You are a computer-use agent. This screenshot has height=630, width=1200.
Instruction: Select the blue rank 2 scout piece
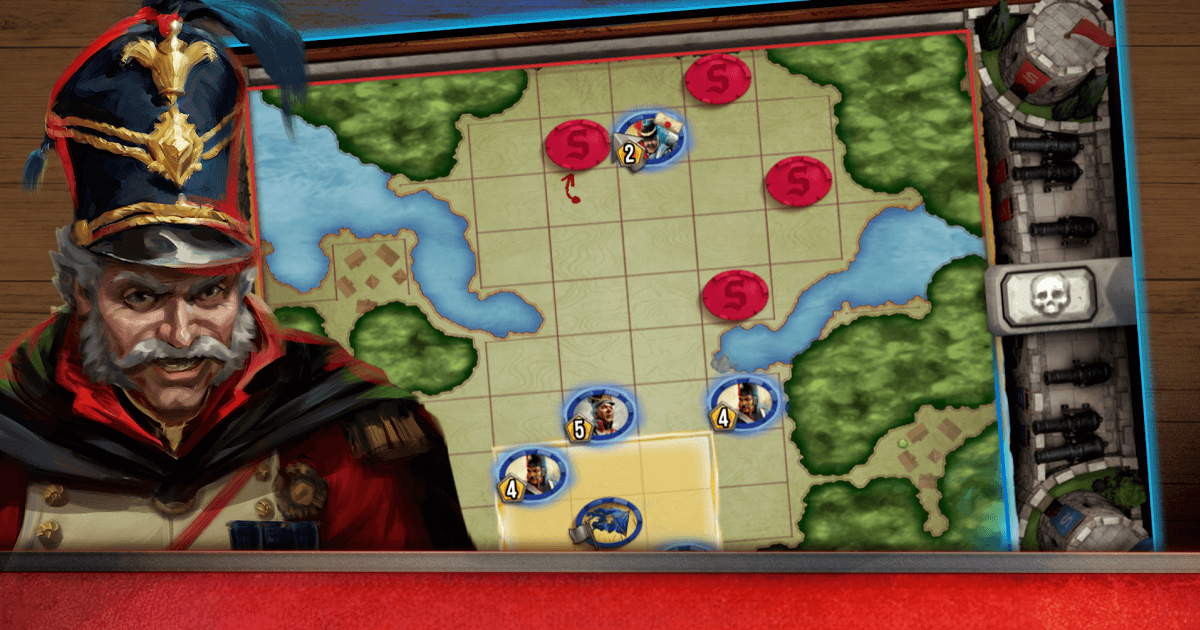coord(651,140)
